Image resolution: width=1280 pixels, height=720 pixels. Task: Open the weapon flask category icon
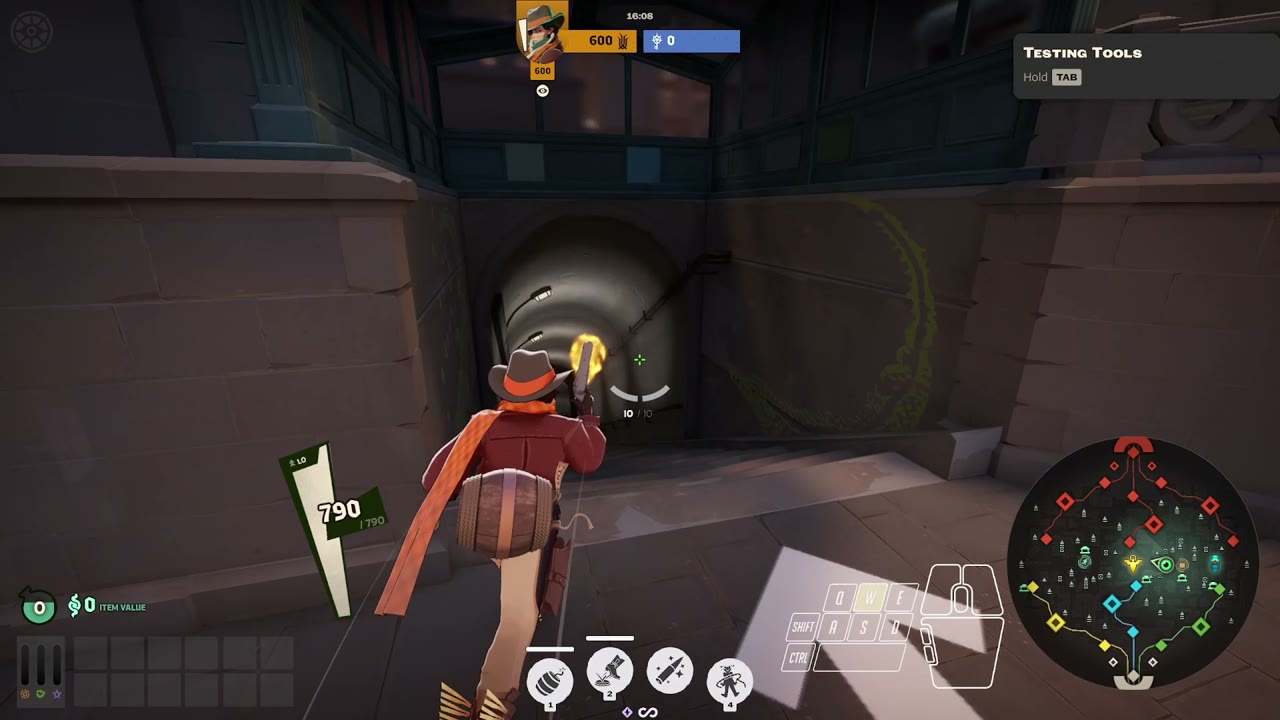tap(25, 695)
